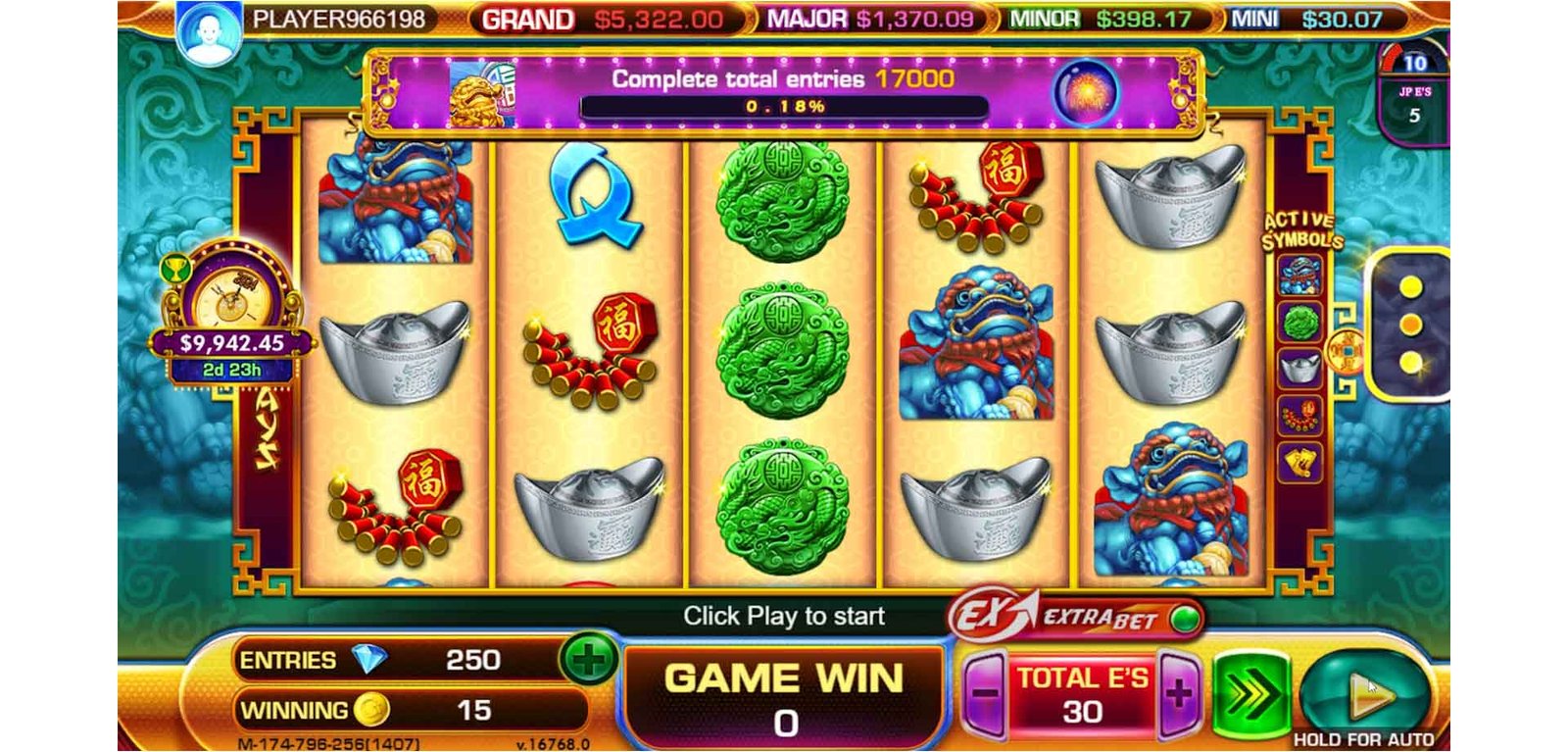This screenshot has height=752, width=1568.
Task: Open the player avatar profile
Action: 208,37
